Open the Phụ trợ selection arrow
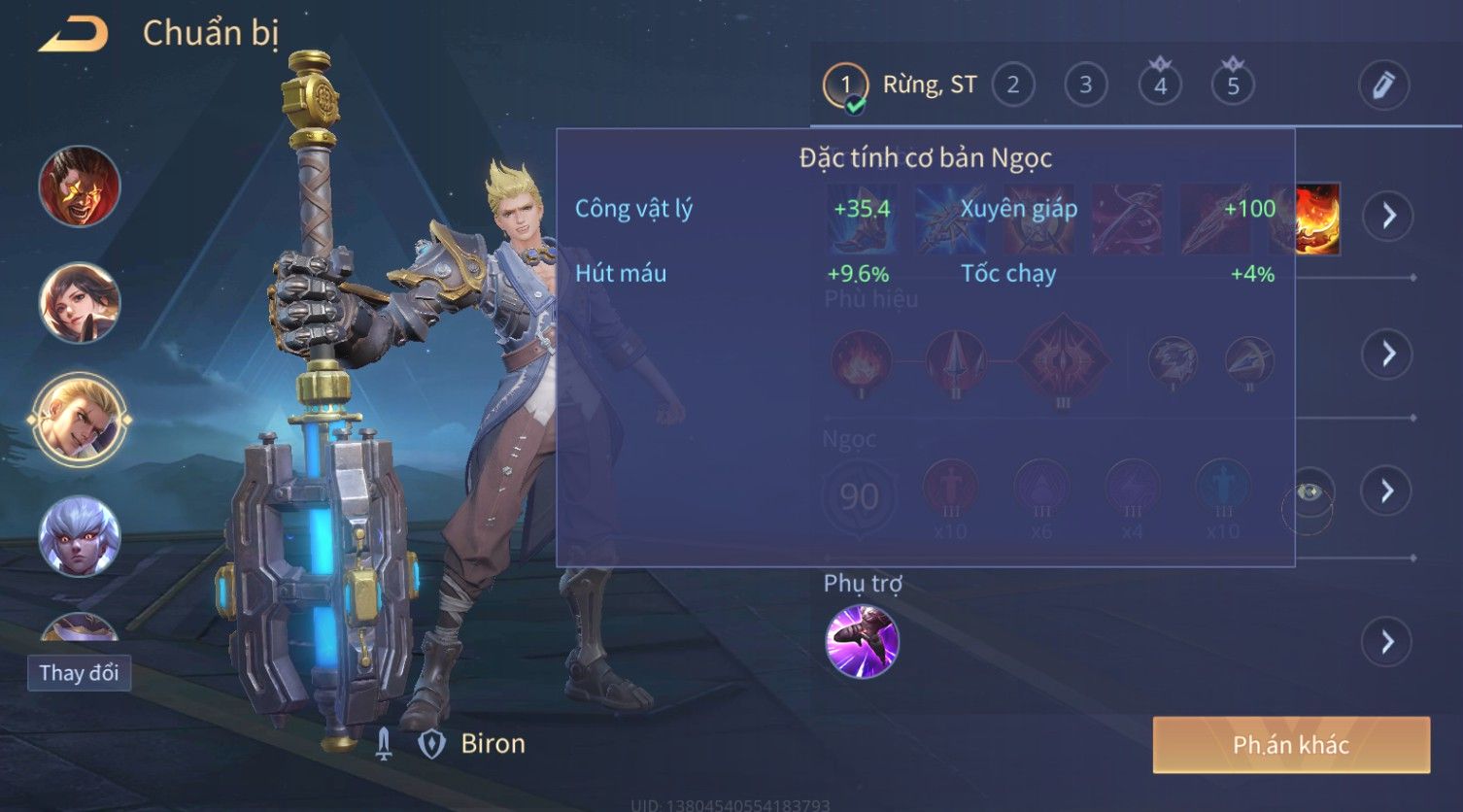1463x812 pixels. pos(1386,642)
